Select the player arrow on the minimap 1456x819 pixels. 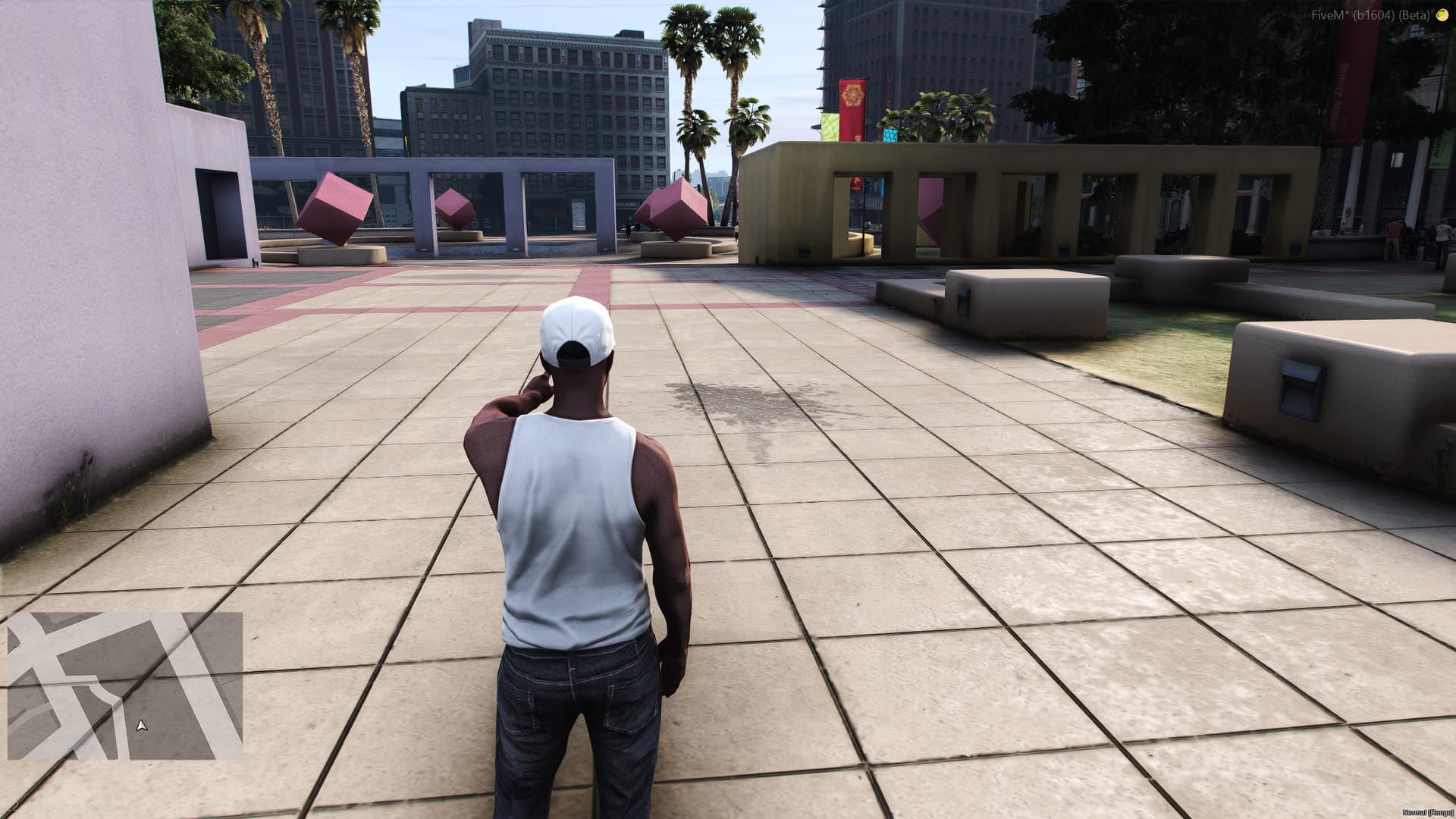click(x=142, y=726)
